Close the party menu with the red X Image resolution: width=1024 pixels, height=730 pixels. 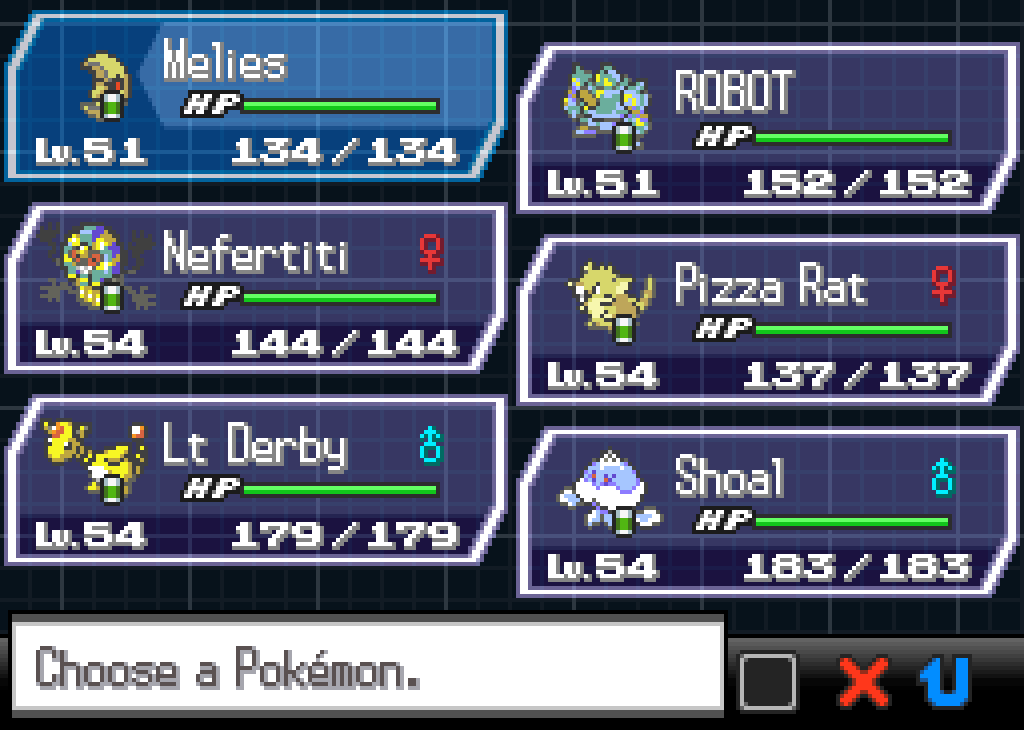[864, 682]
